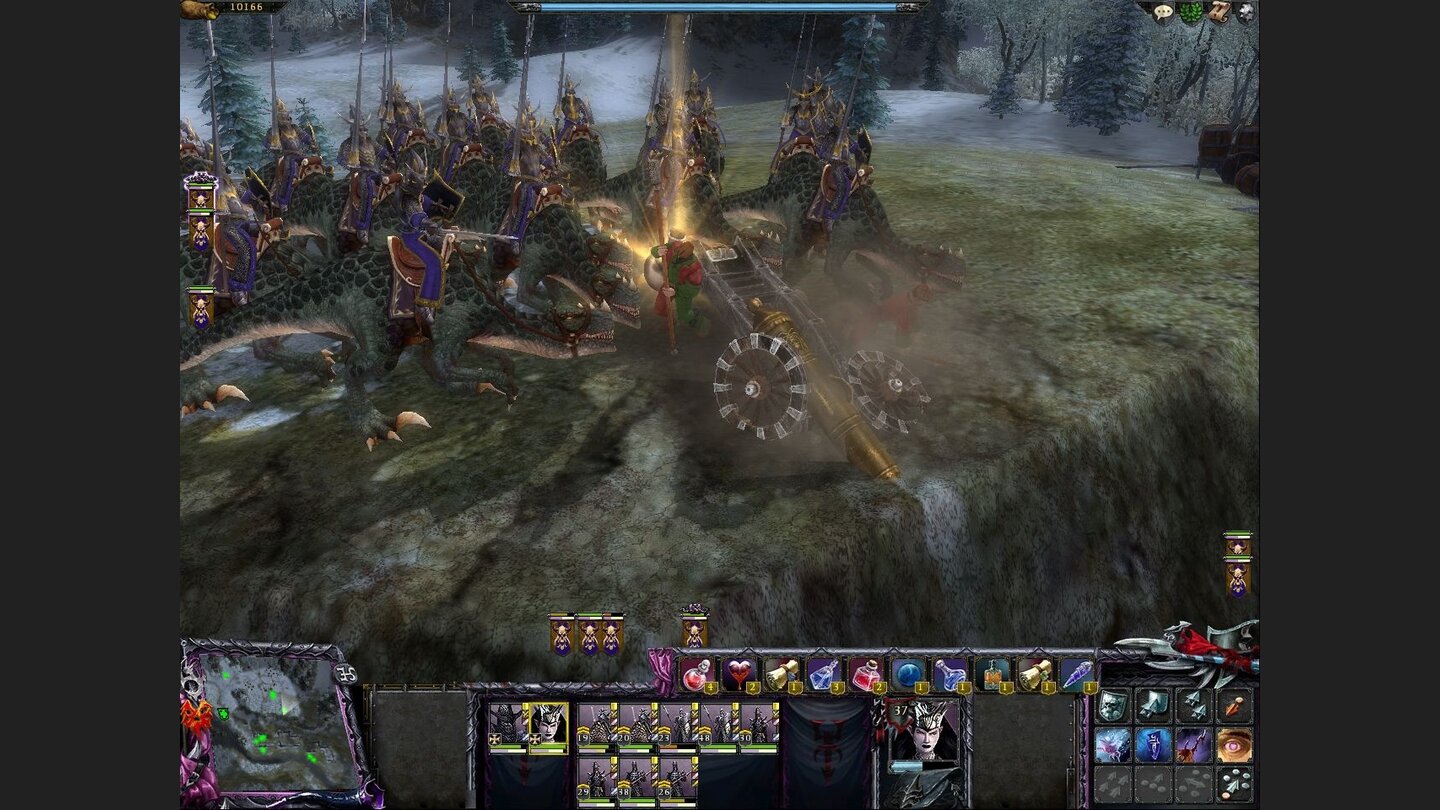Image resolution: width=1440 pixels, height=810 pixels.
Task: Use the red healing potion item
Action: point(695,674)
